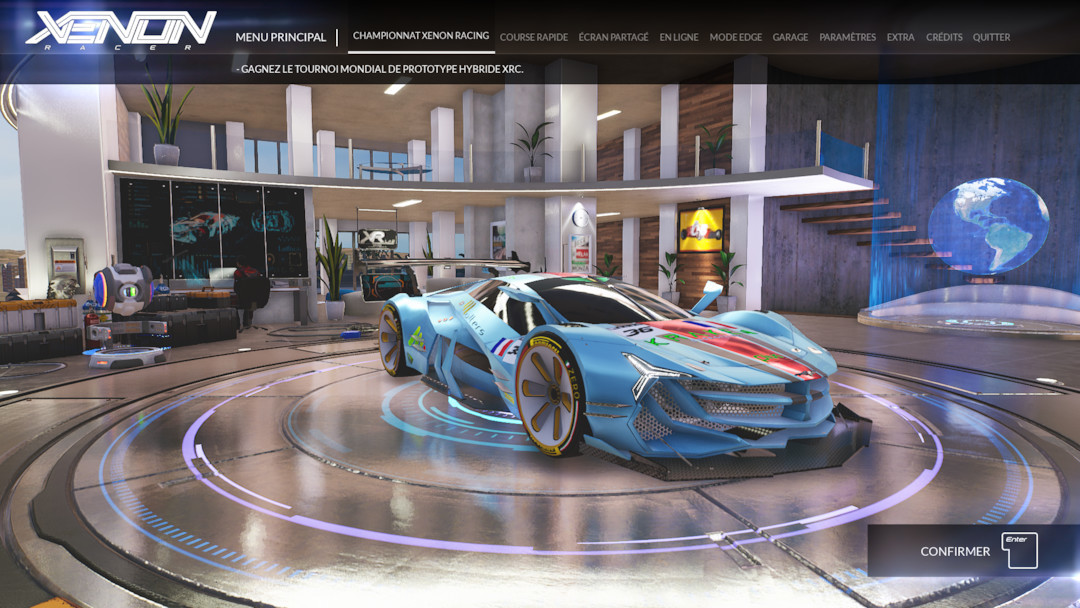Show the Extra menu

point(900,37)
